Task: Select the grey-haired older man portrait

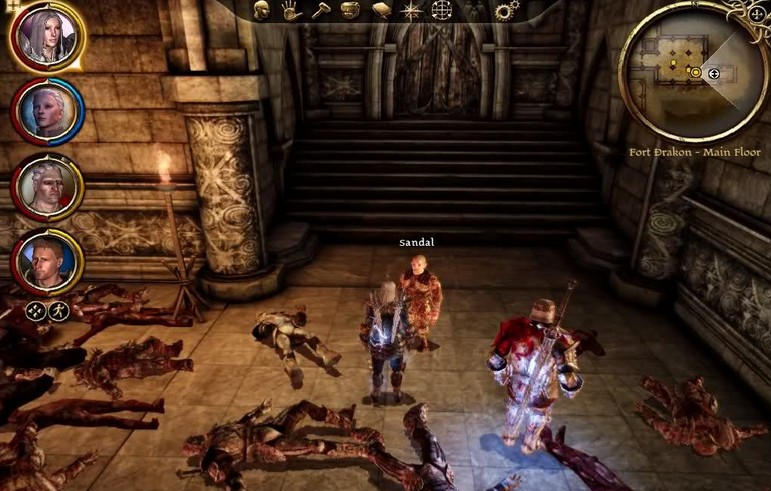Action: point(48,187)
